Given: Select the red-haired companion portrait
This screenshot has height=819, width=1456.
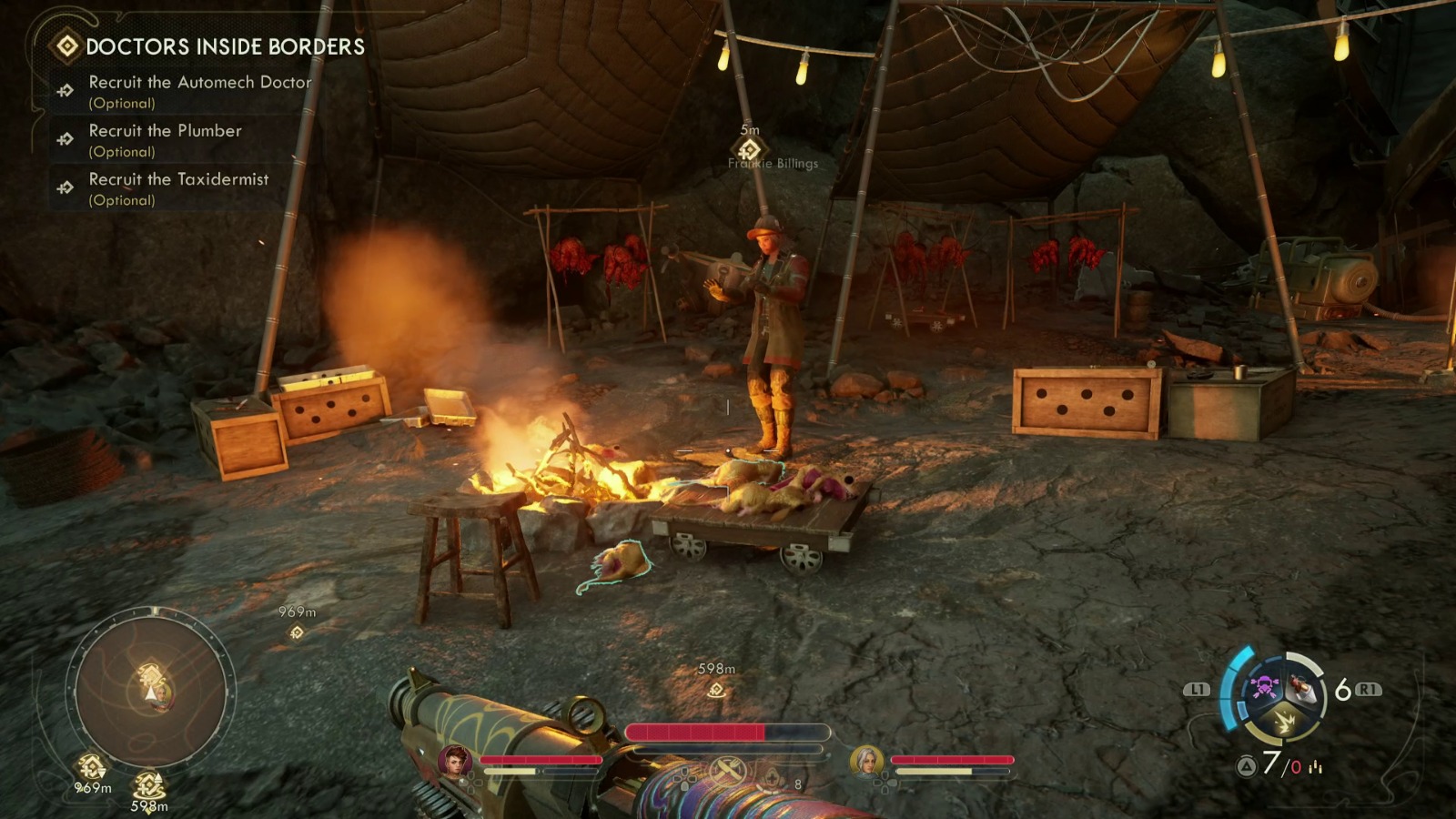Looking at the screenshot, I should (x=454, y=761).
